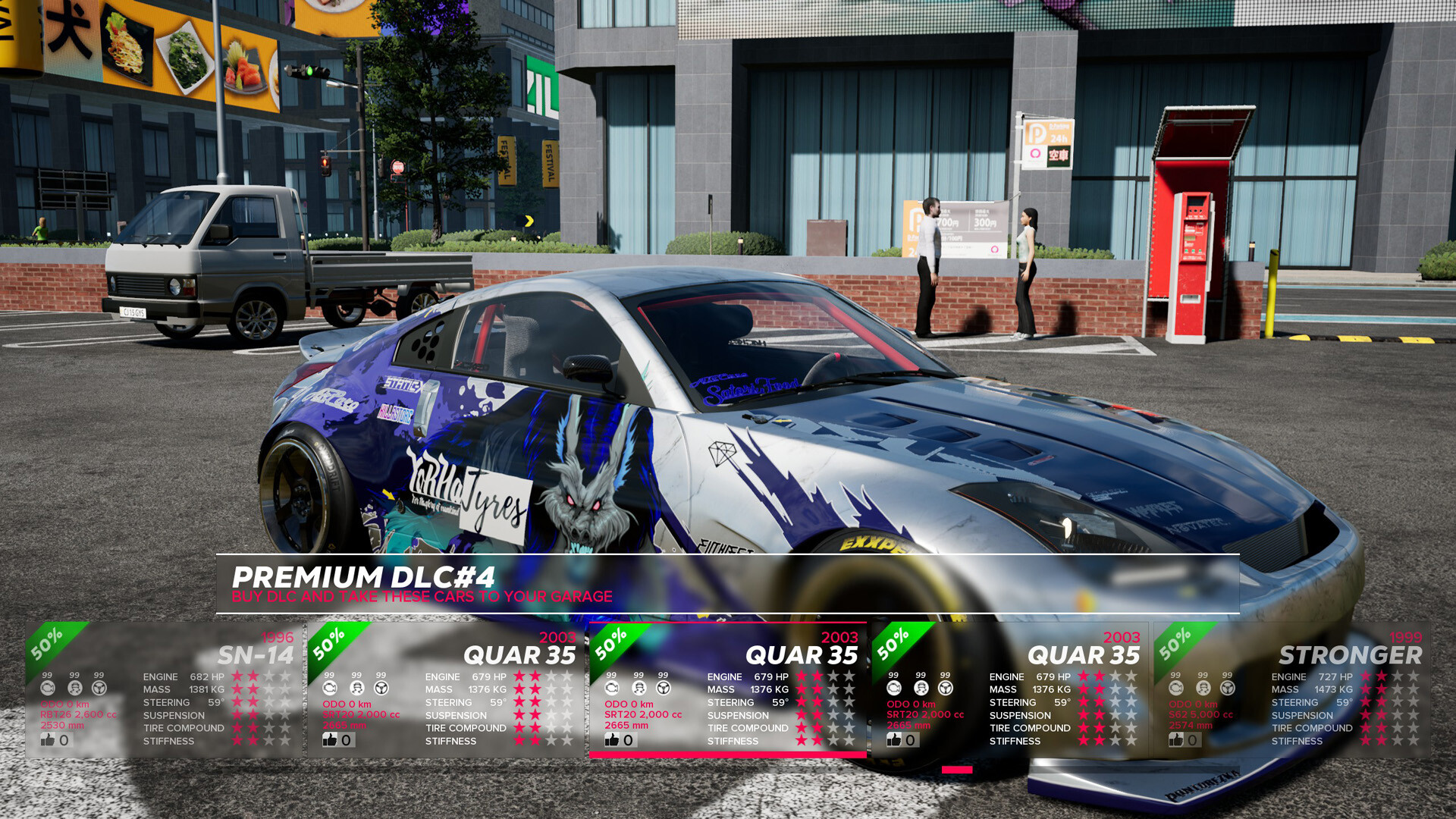The width and height of the screenshot is (1456, 819).
Task: Select the engine icon on the fourth QUAR 35 card
Action: 893,688
